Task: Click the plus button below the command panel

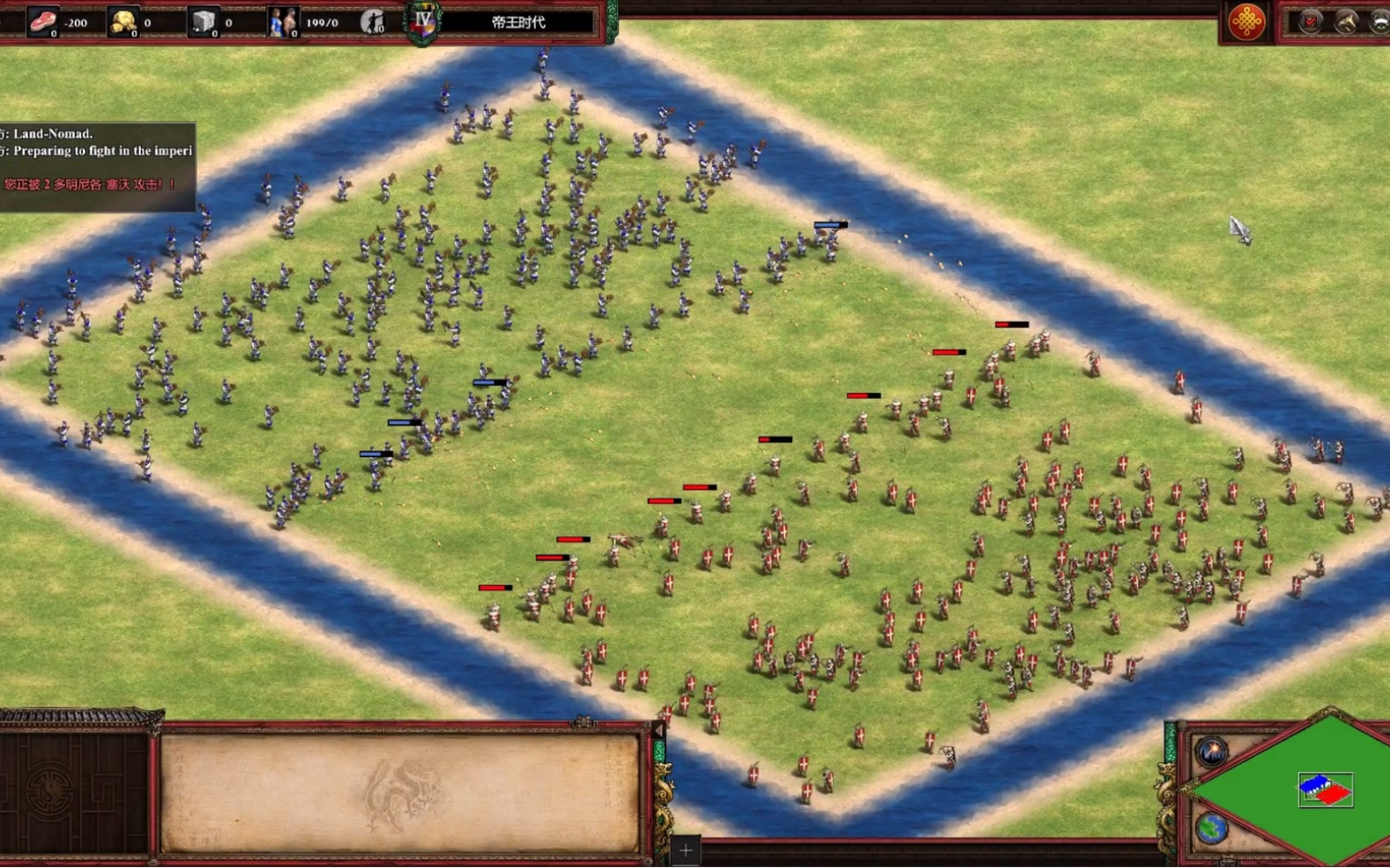Action: pos(686,850)
